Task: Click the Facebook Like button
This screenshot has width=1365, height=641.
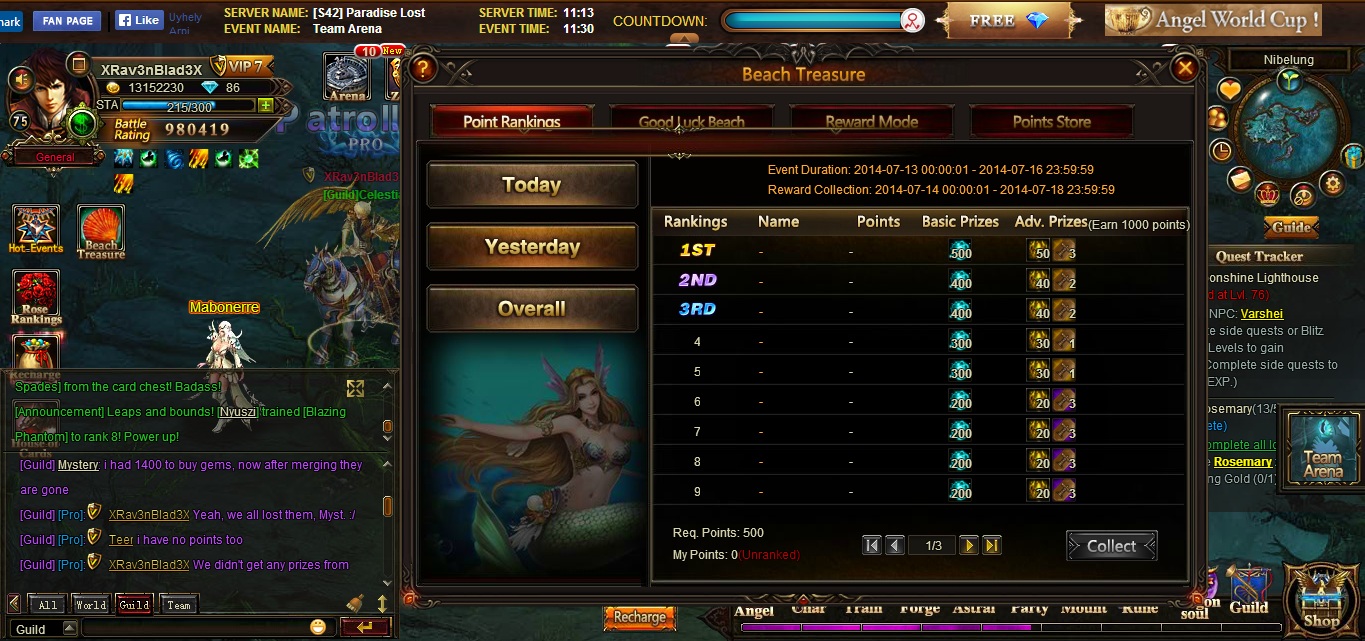Action: [137, 20]
